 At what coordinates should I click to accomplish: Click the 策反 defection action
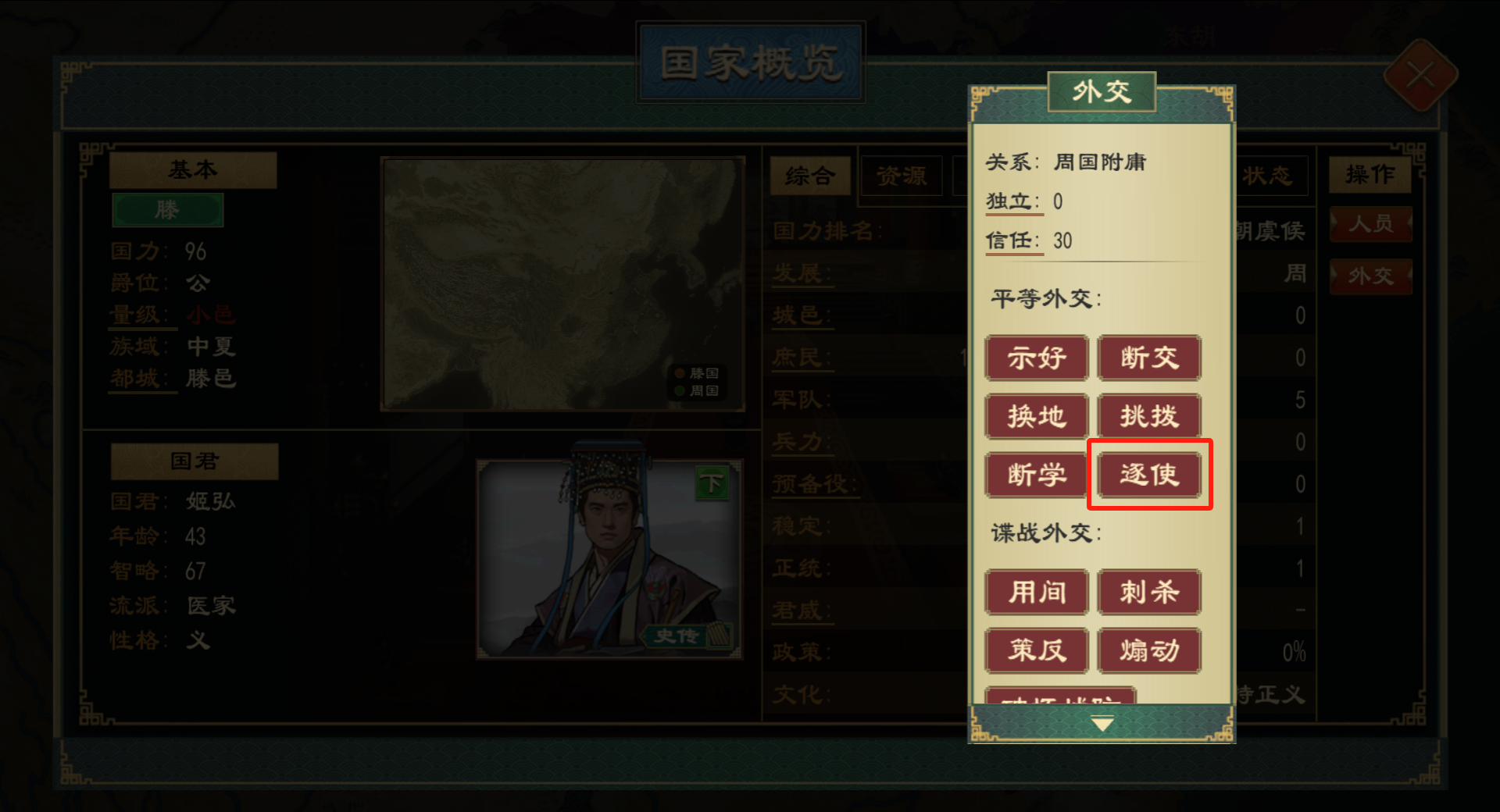pos(1037,650)
